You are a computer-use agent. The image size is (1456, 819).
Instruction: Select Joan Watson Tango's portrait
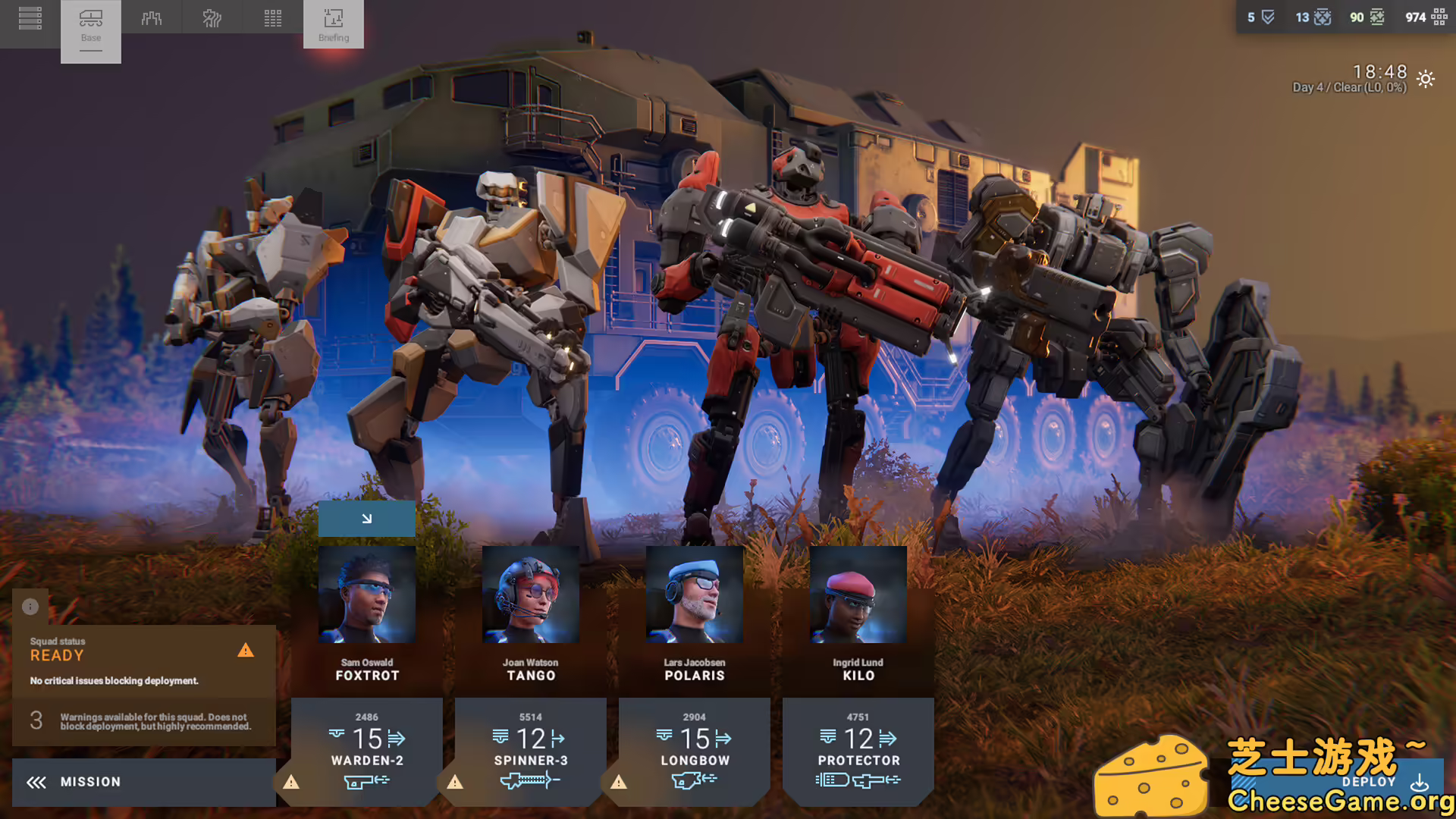tap(530, 594)
